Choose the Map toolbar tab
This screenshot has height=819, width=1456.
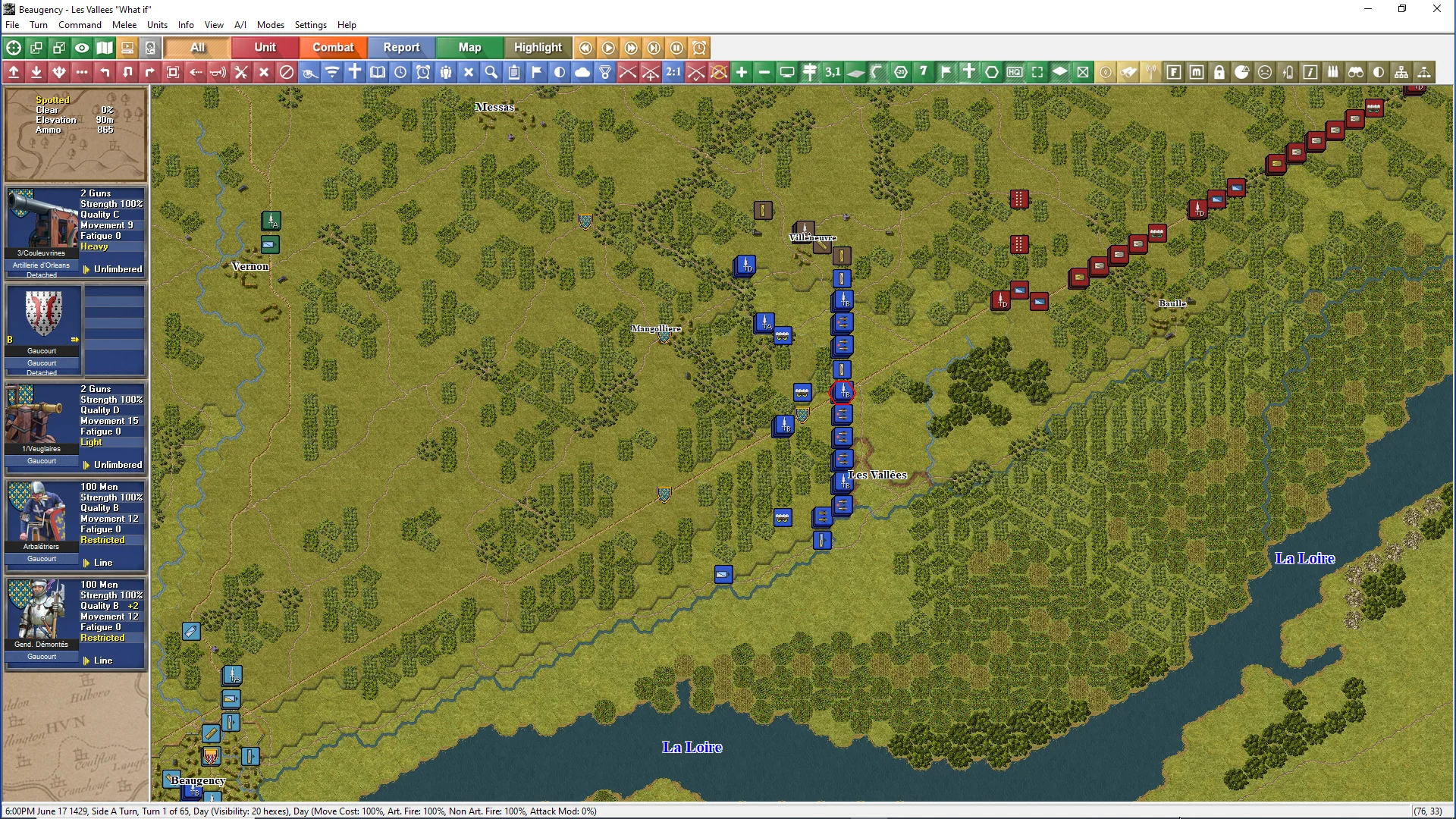[469, 47]
